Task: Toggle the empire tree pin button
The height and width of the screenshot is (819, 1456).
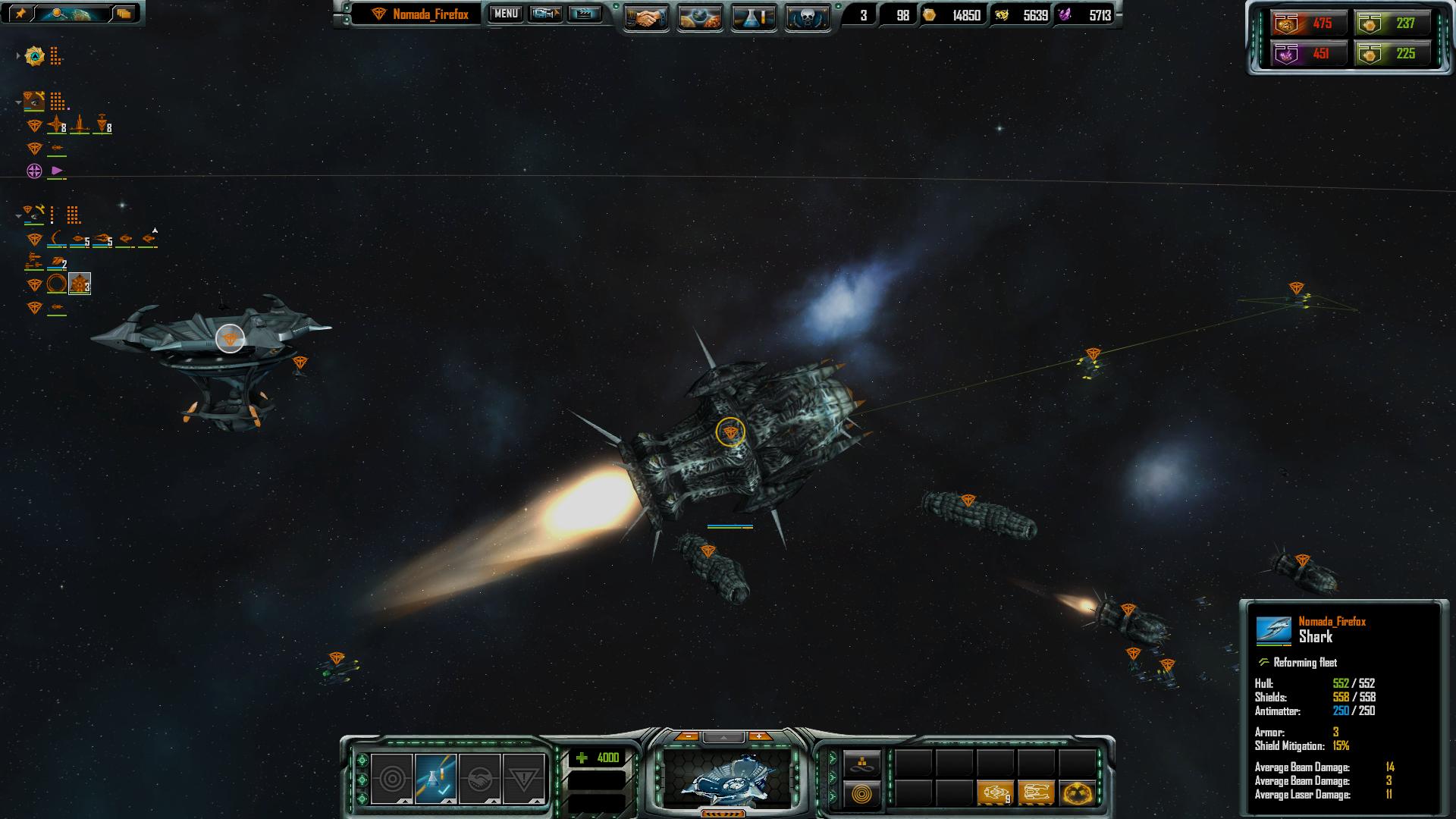Action: 20,13
